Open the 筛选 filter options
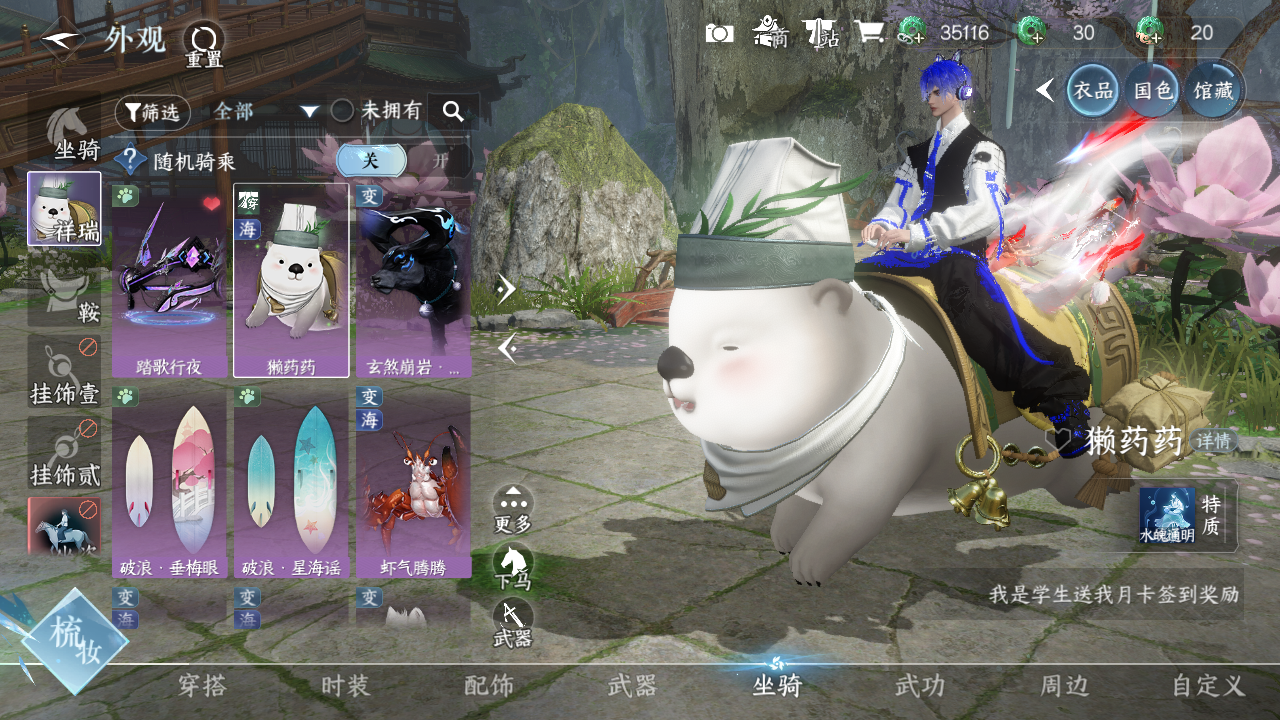The width and height of the screenshot is (1280, 720). pos(152,112)
